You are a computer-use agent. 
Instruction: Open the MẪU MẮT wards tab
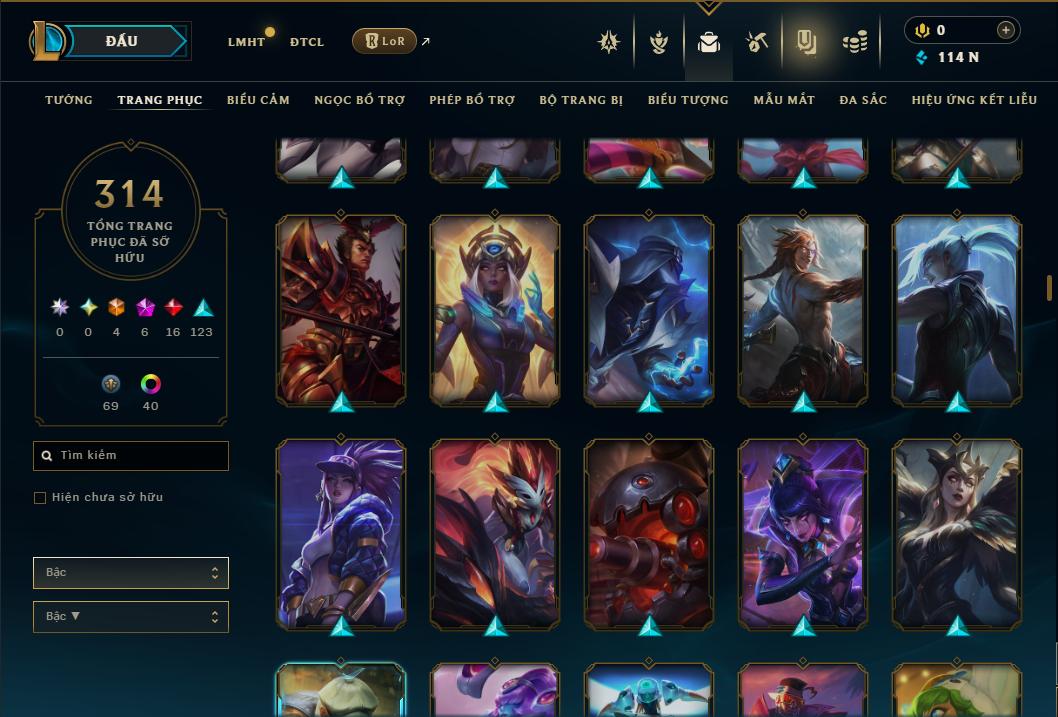click(x=784, y=100)
